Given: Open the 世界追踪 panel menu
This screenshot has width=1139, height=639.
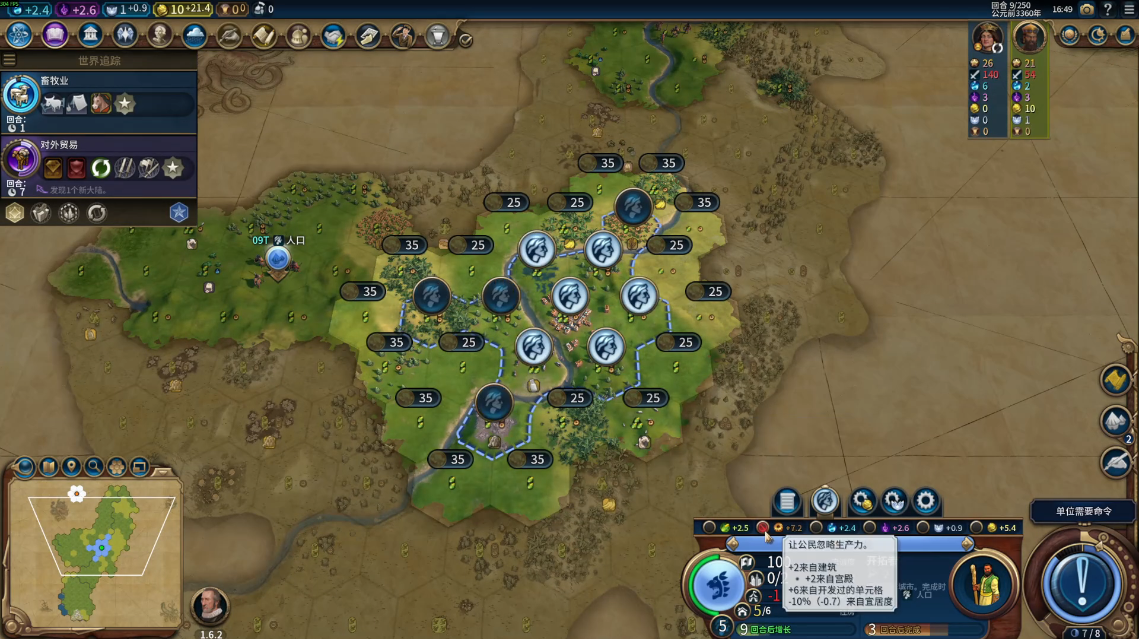Looking at the screenshot, I should pos(10,60).
